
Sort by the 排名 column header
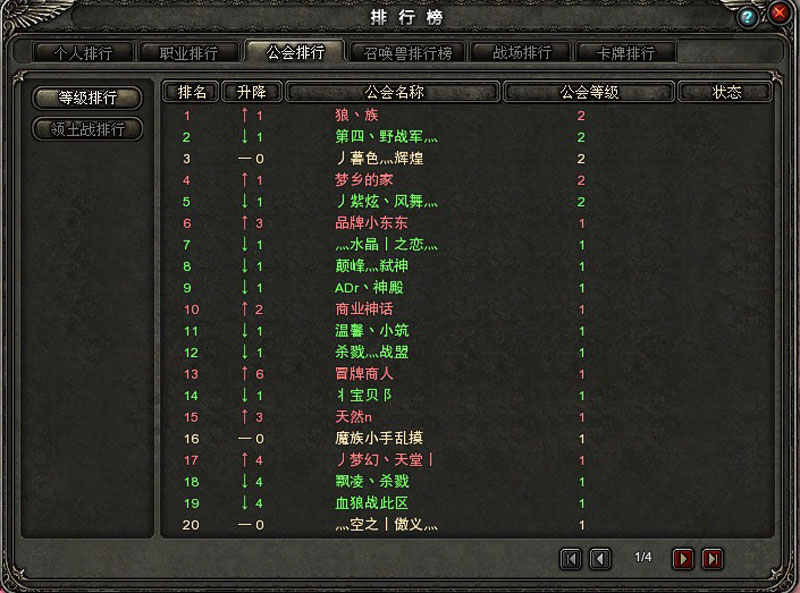click(192, 92)
